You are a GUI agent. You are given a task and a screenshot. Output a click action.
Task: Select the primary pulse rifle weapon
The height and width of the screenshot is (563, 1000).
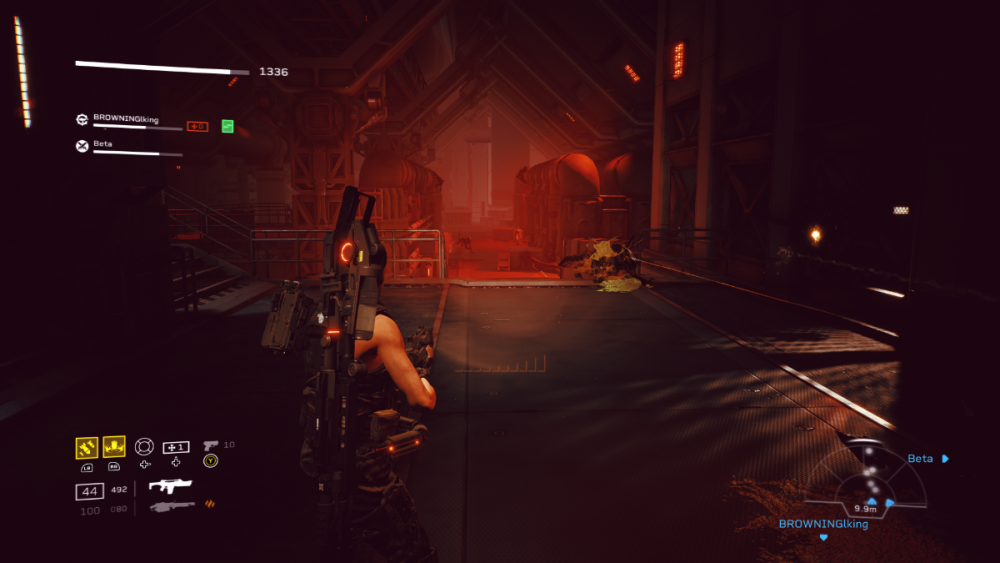(x=170, y=486)
